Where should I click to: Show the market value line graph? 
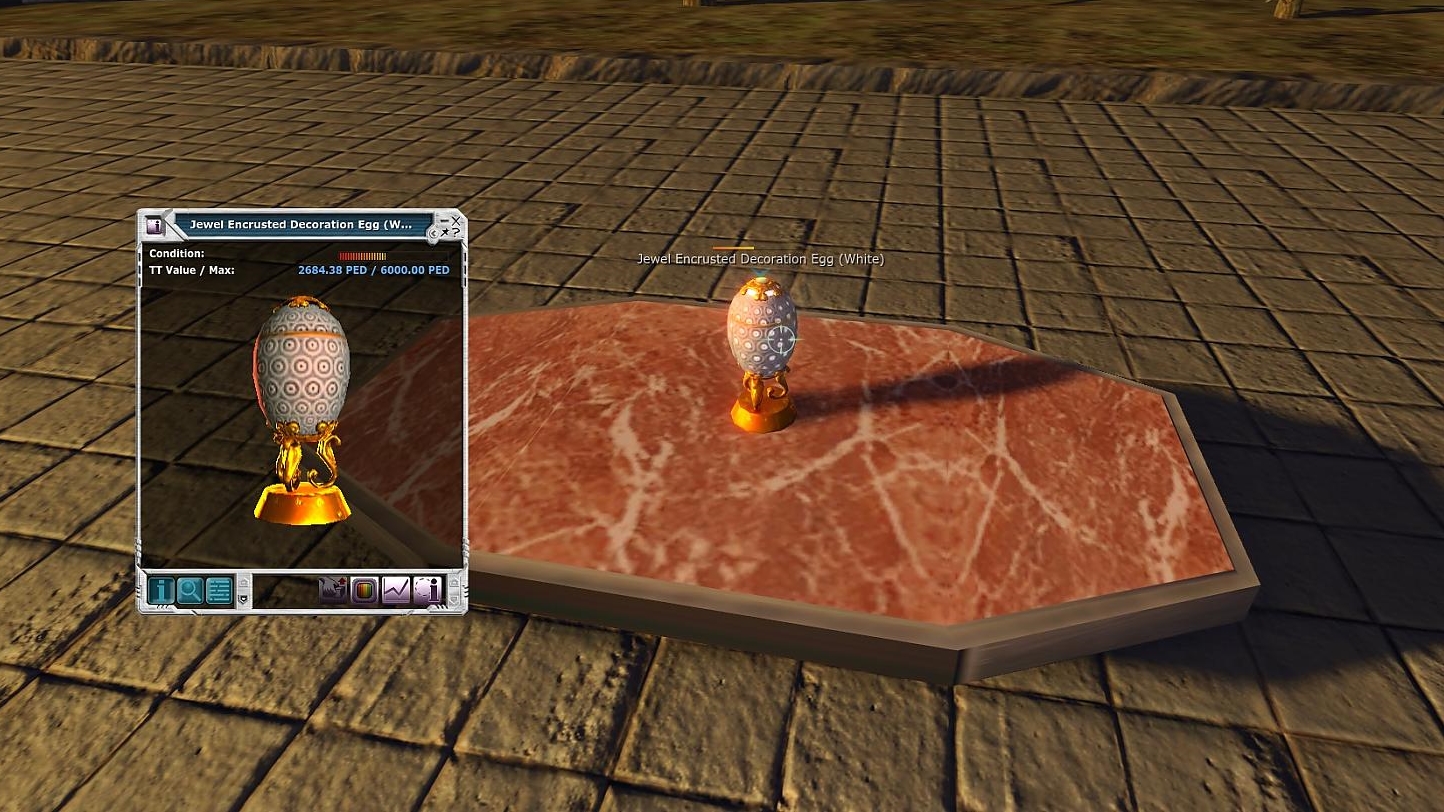pos(396,591)
